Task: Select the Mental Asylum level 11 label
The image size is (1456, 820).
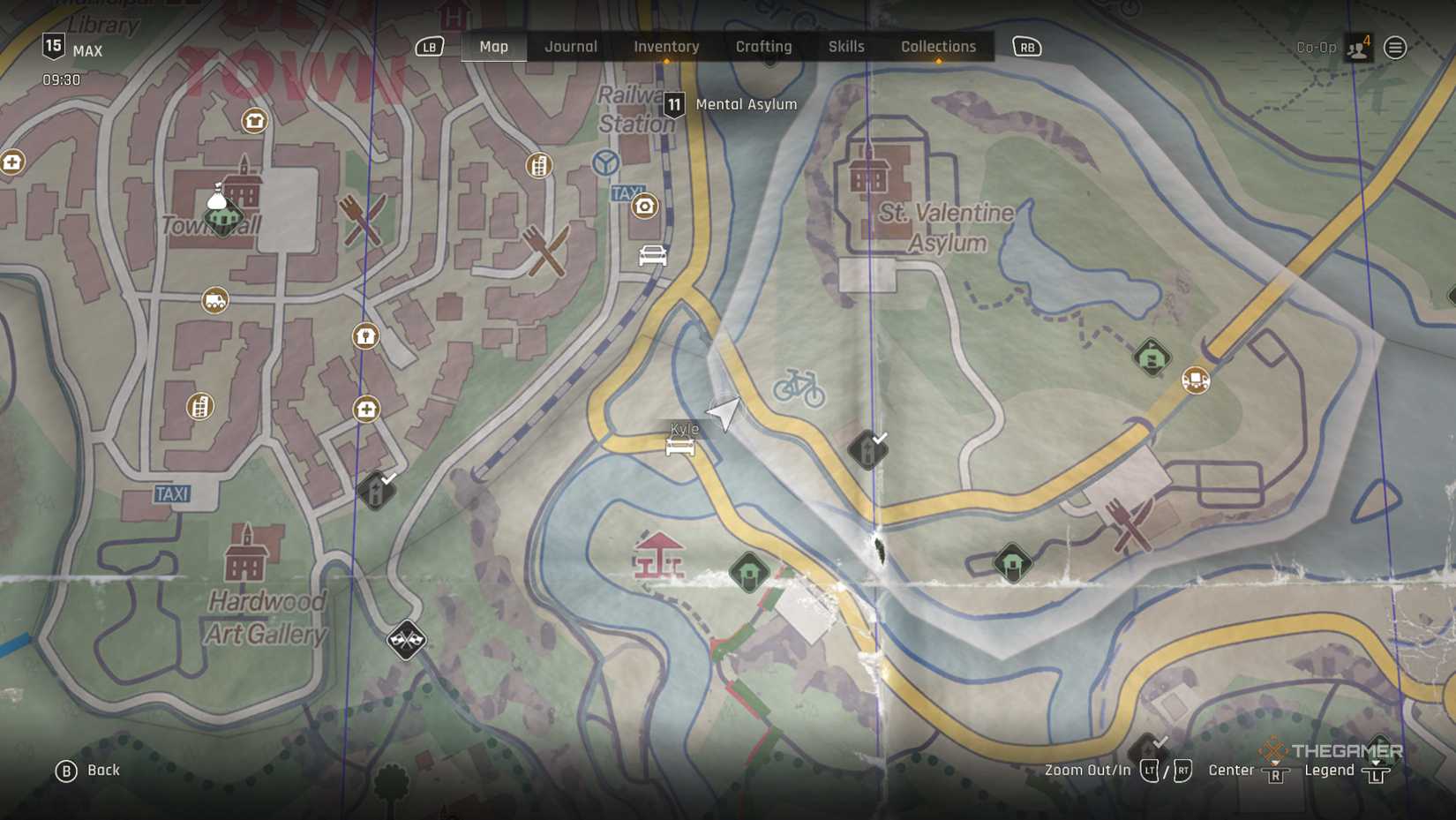Action: 731,104
